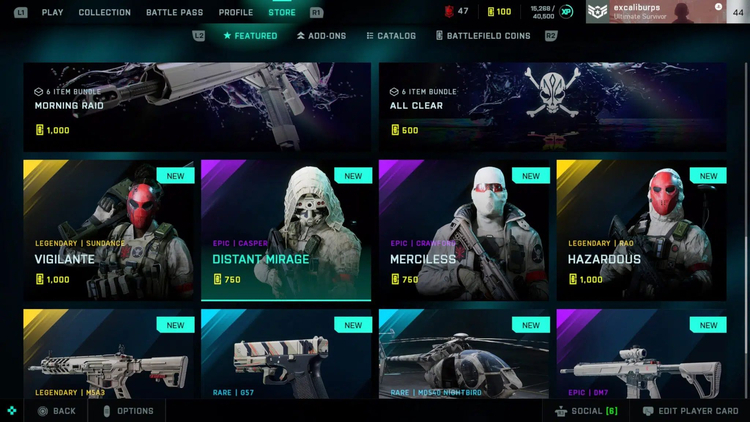Select the legendary M5A3 weapon skin

pyautogui.click(x=109, y=354)
